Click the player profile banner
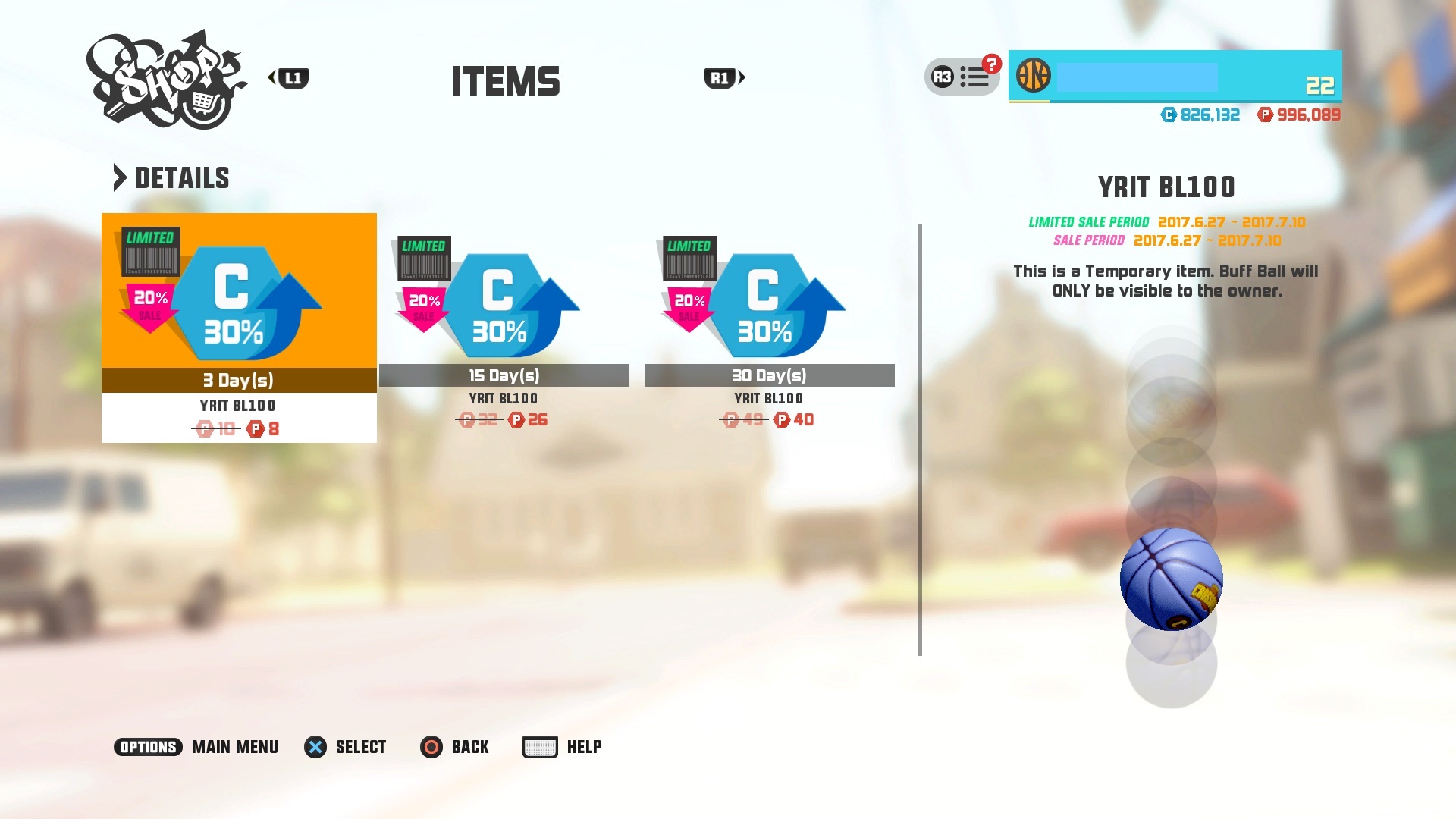 click(1175, 76)
